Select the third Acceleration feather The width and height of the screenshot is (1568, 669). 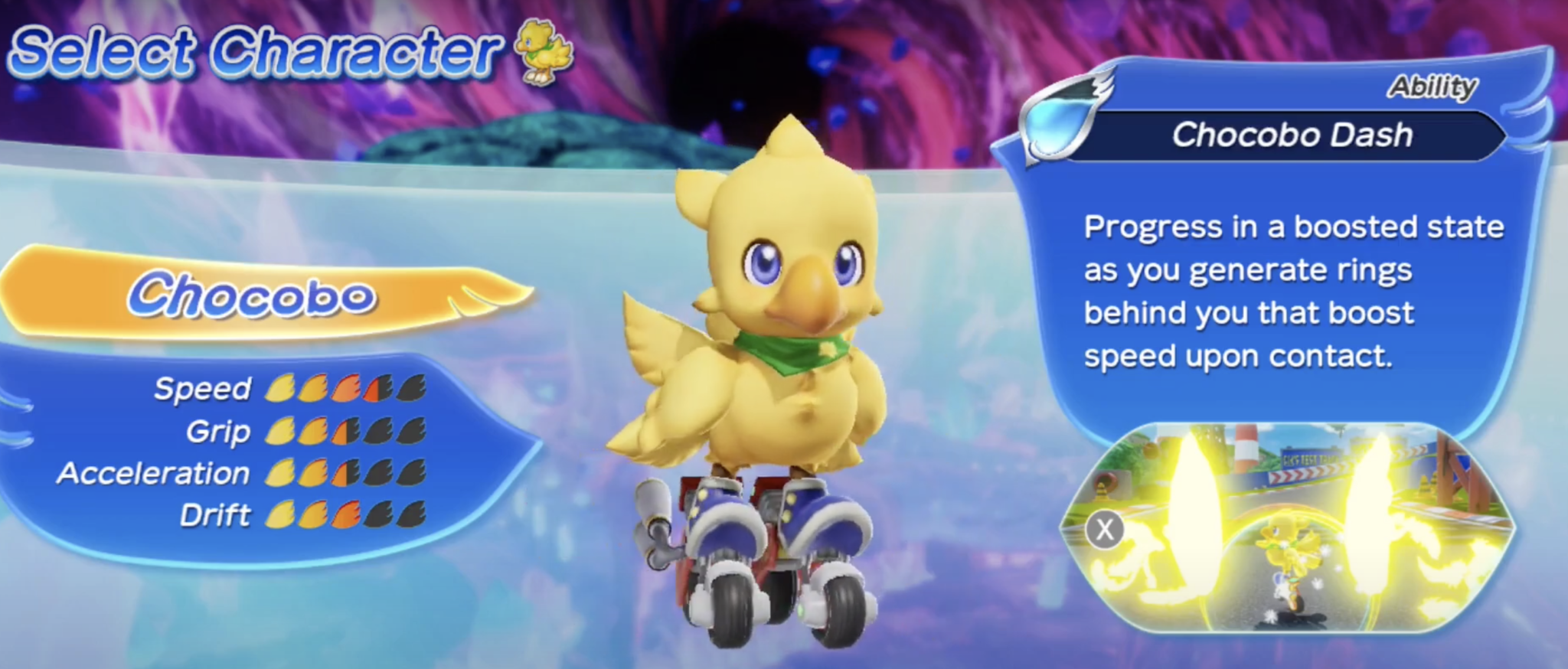point(346,473)
